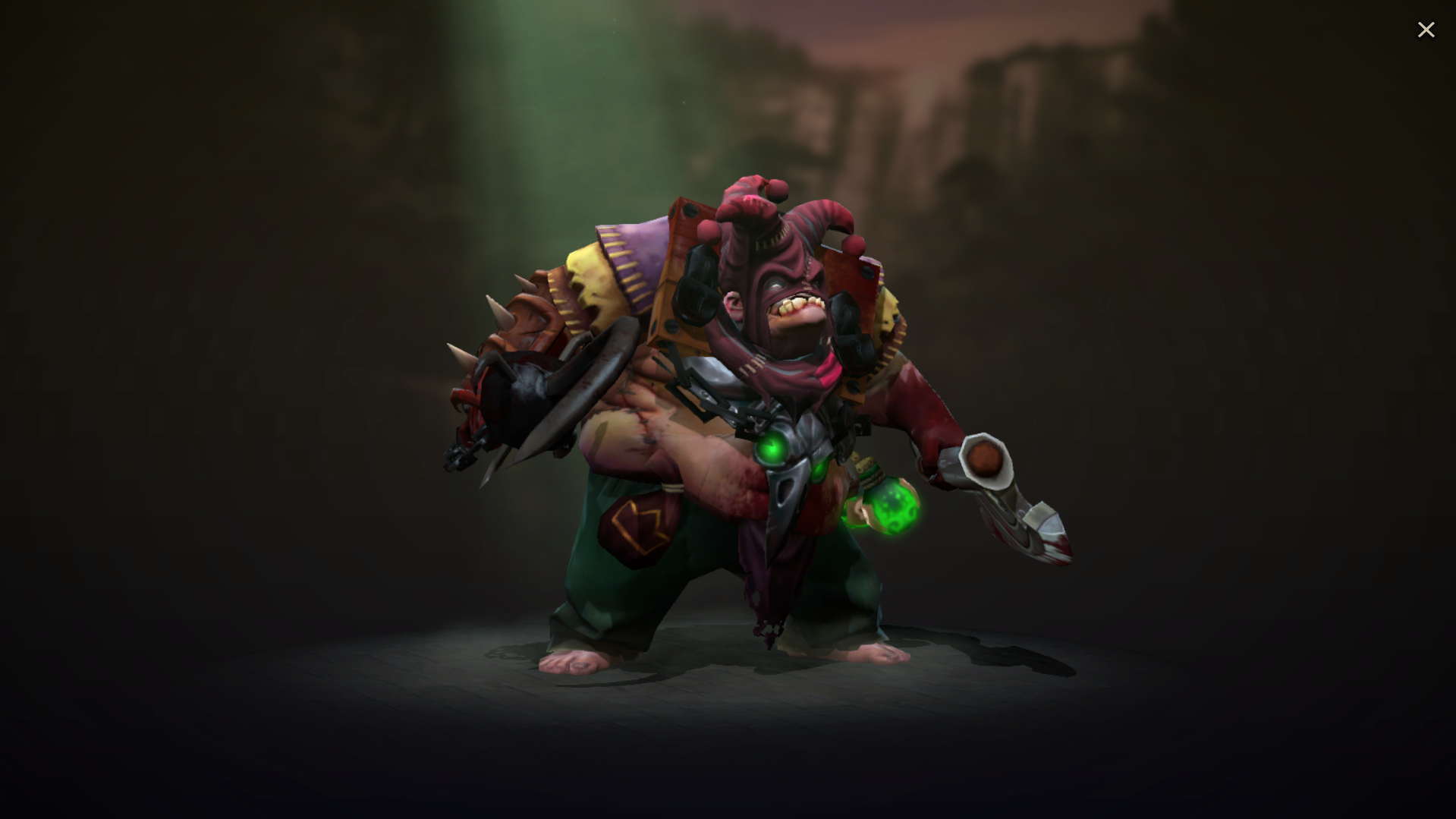Close the hero preview with the X
Image resolution: width=1456 pixels, height=819 pixels.
1426,29
